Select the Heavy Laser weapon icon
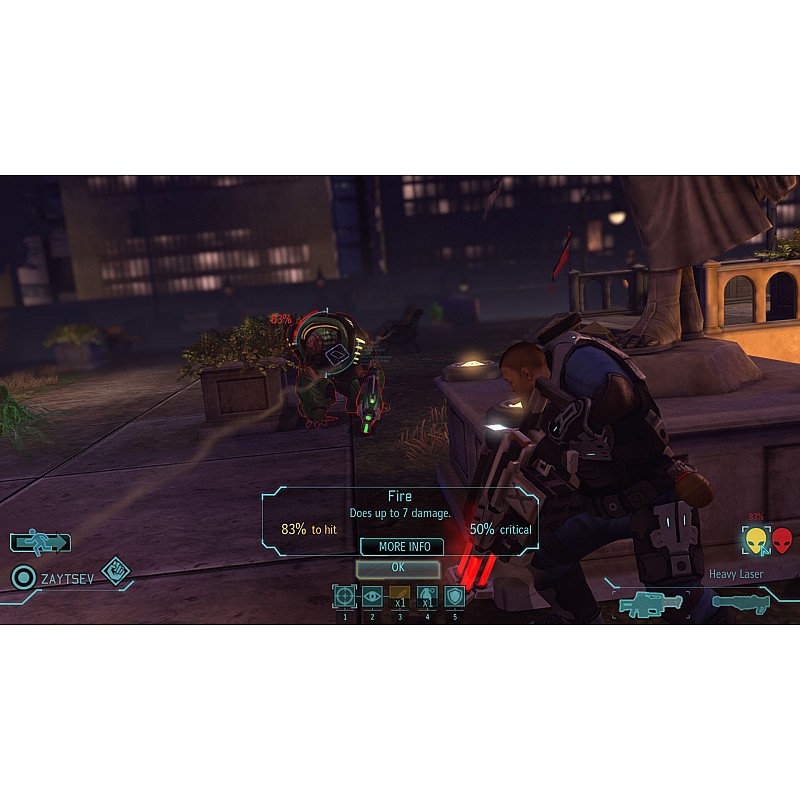The width and height of the screenshot is (800, 800). coord(651,604)
